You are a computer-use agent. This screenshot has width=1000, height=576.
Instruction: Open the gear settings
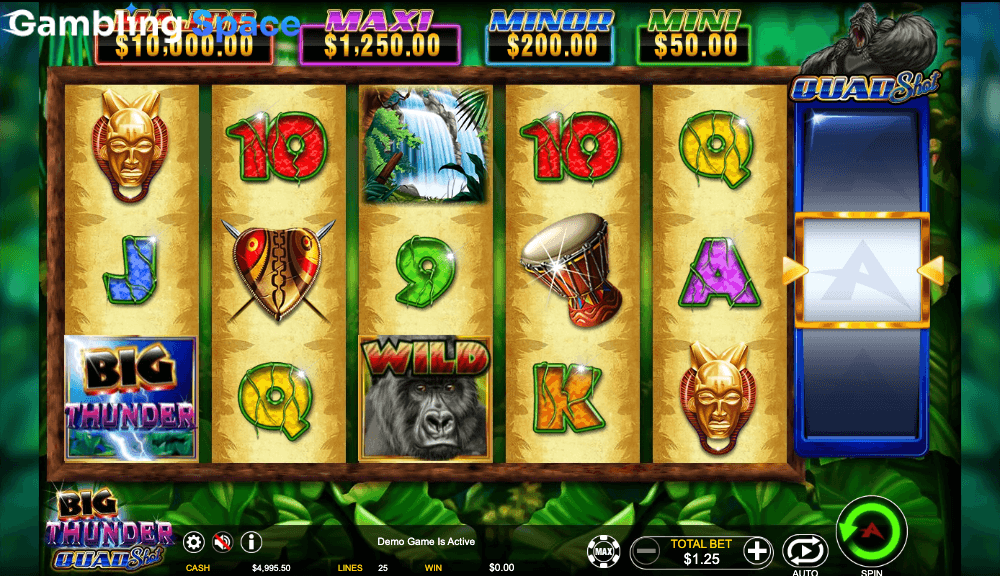tap(194, 542)
